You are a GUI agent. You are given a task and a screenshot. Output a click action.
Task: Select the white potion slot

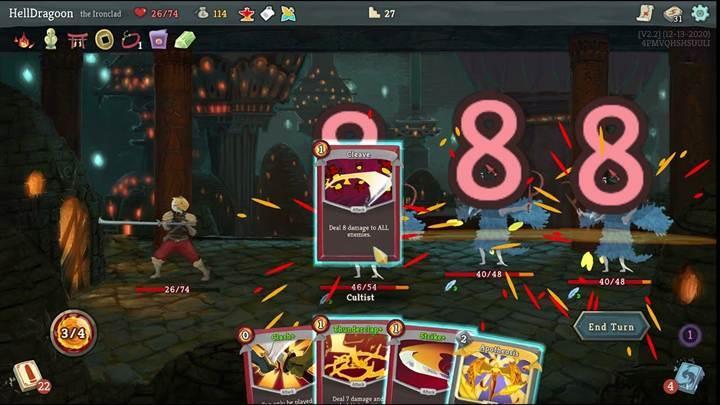(x=267, y=13)
